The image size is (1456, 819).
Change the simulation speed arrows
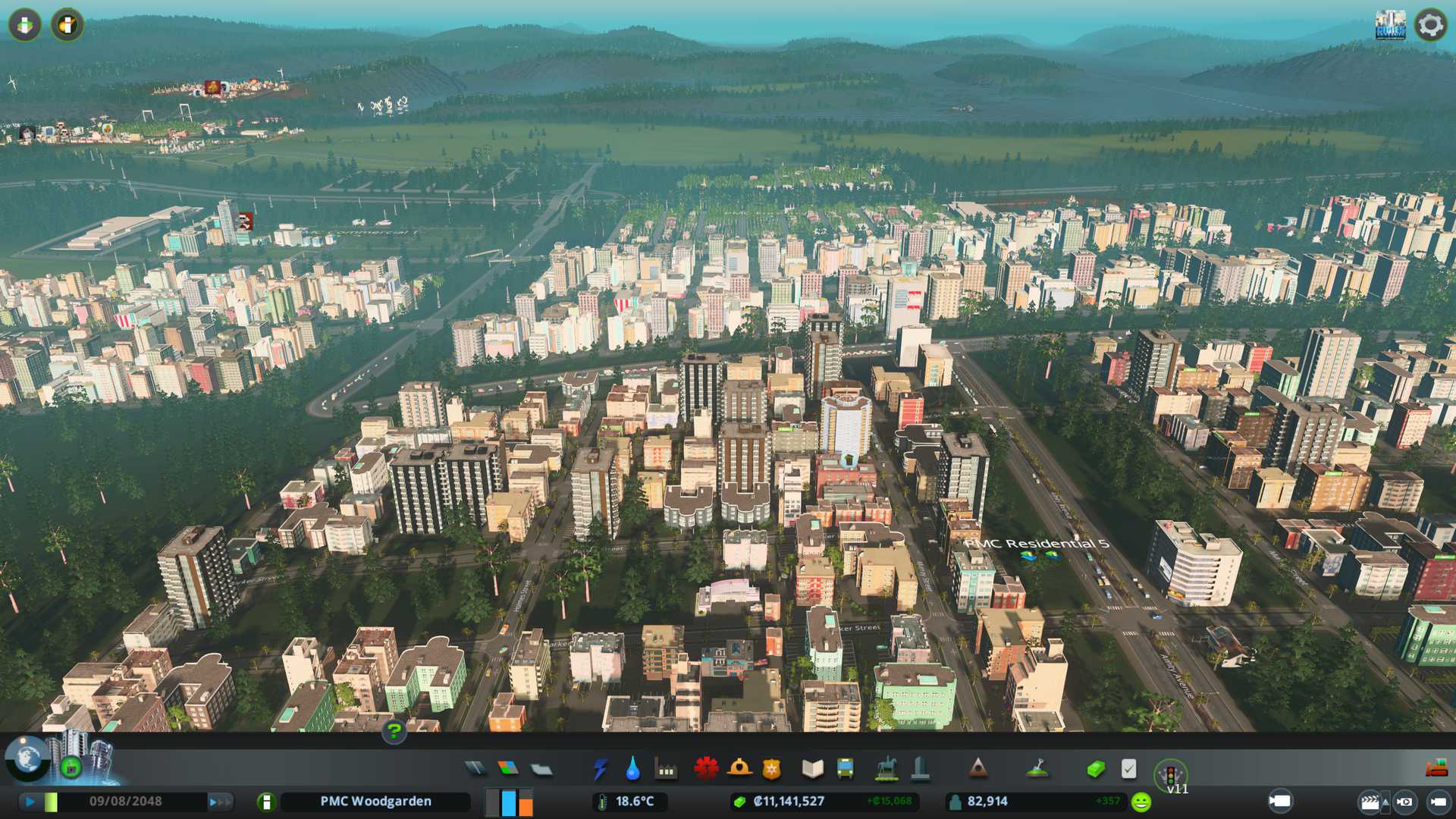220,801
